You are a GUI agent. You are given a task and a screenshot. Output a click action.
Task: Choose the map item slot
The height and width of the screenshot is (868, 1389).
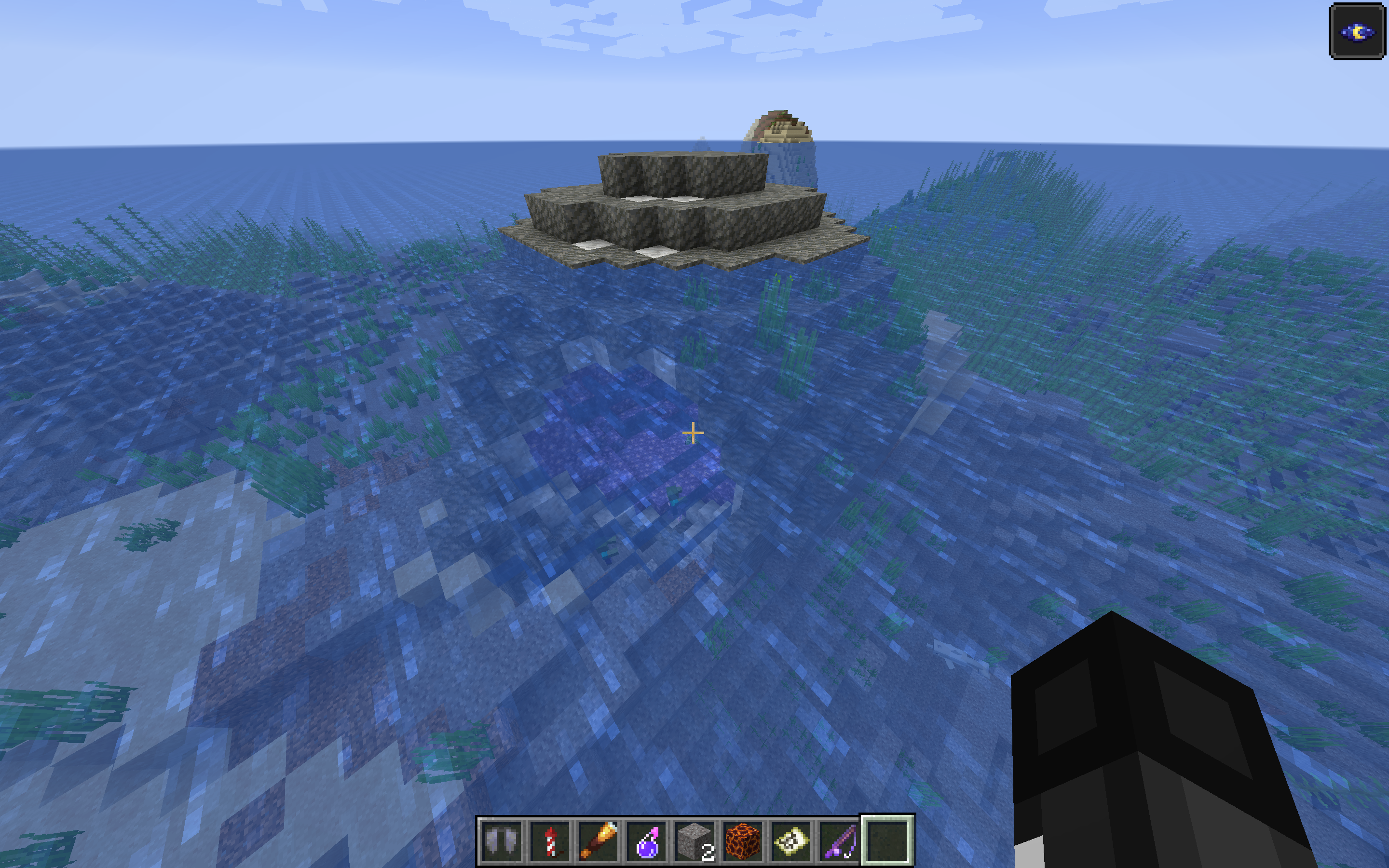click(791, 841)
